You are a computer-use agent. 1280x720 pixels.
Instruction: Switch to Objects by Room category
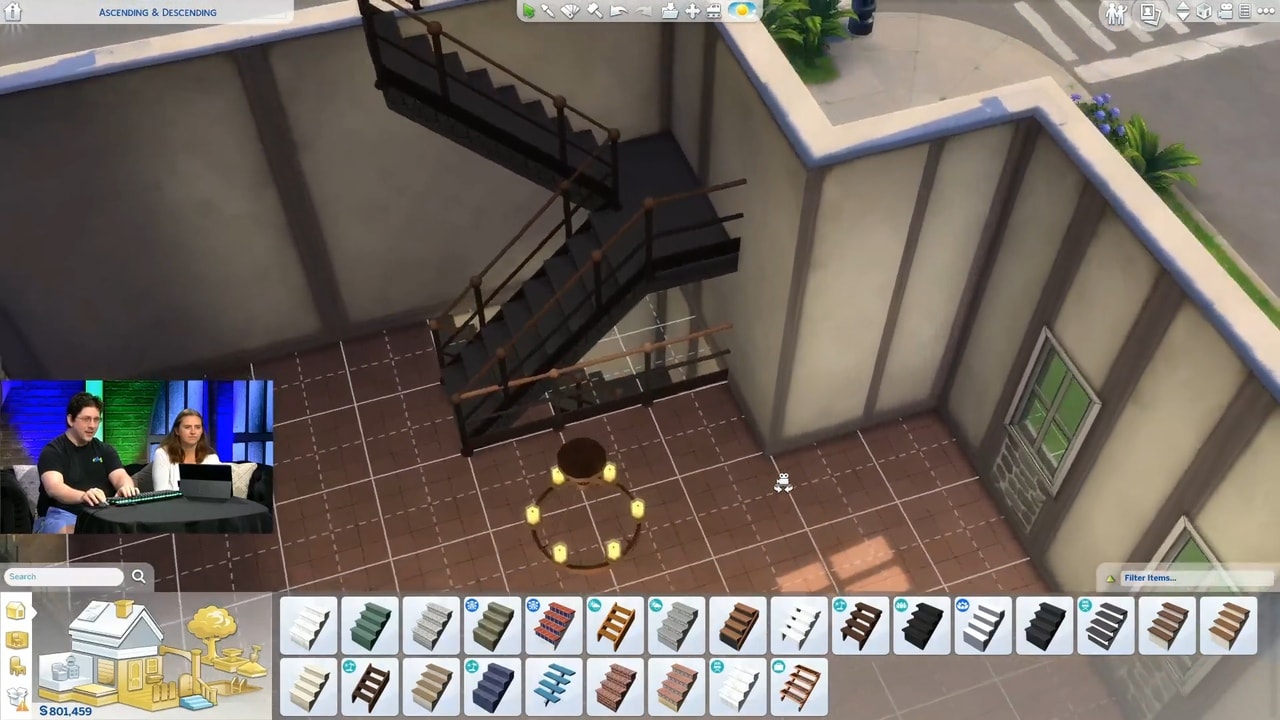17,640
